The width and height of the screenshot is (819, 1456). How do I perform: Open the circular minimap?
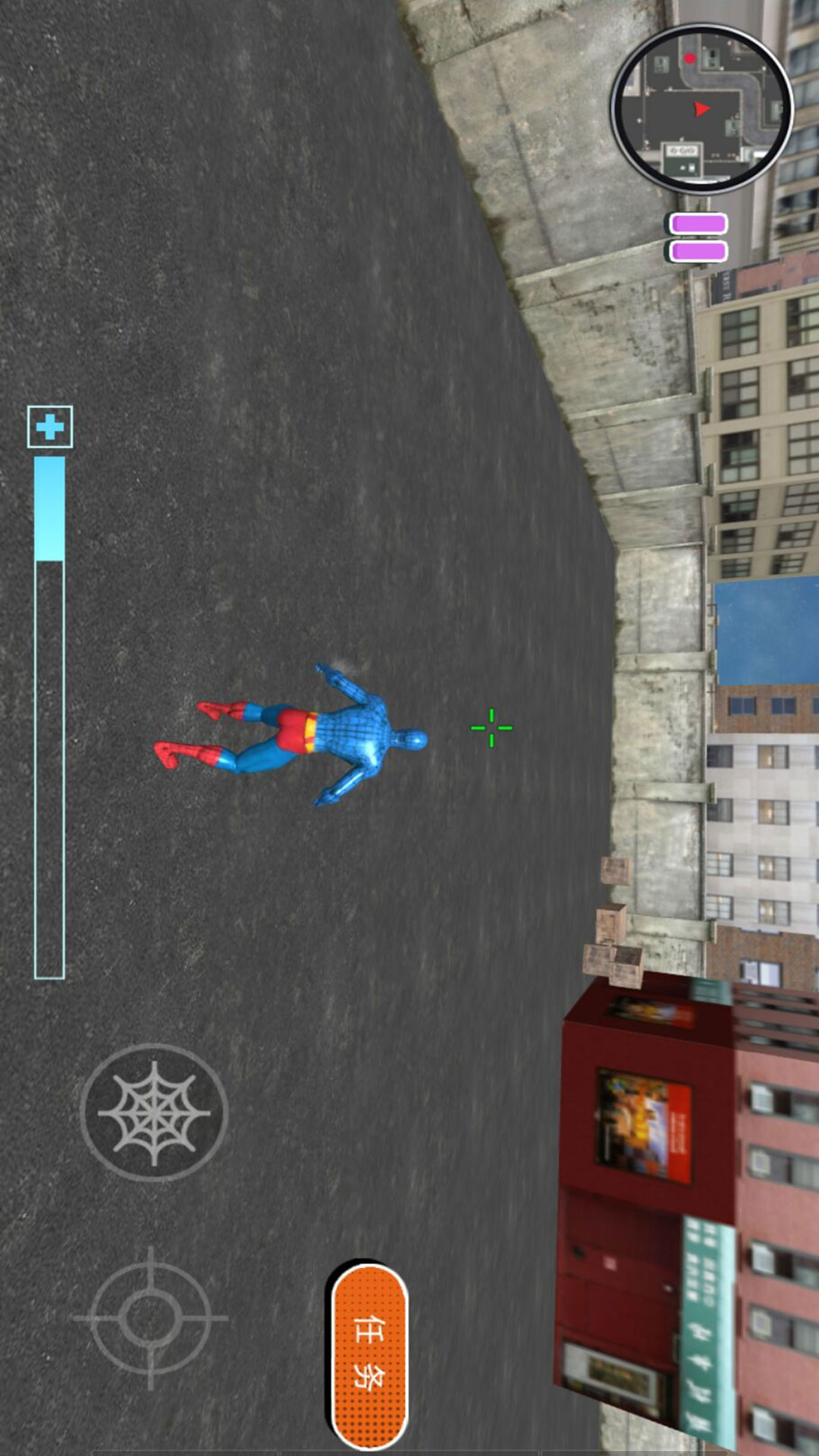tap(701, 108)
